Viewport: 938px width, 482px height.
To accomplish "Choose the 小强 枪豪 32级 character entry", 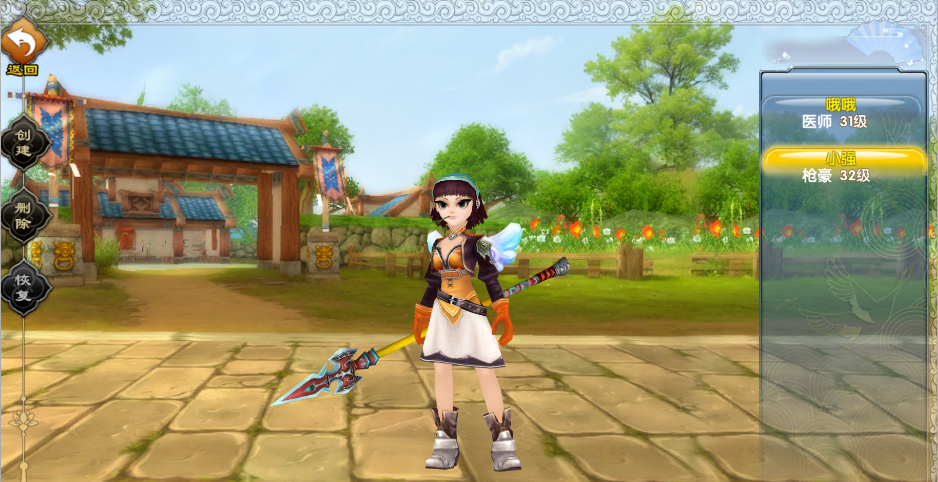I will [844, 167].
